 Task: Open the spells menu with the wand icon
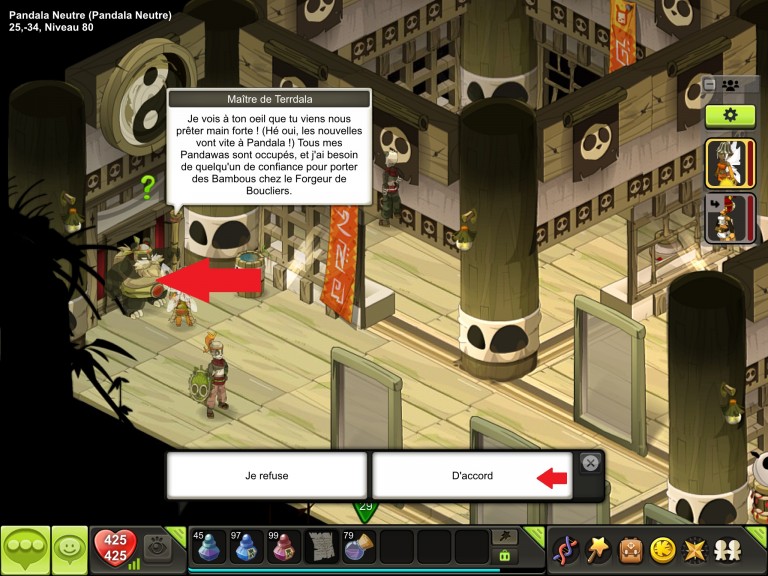pyautogui.click(x=598, y=549)
